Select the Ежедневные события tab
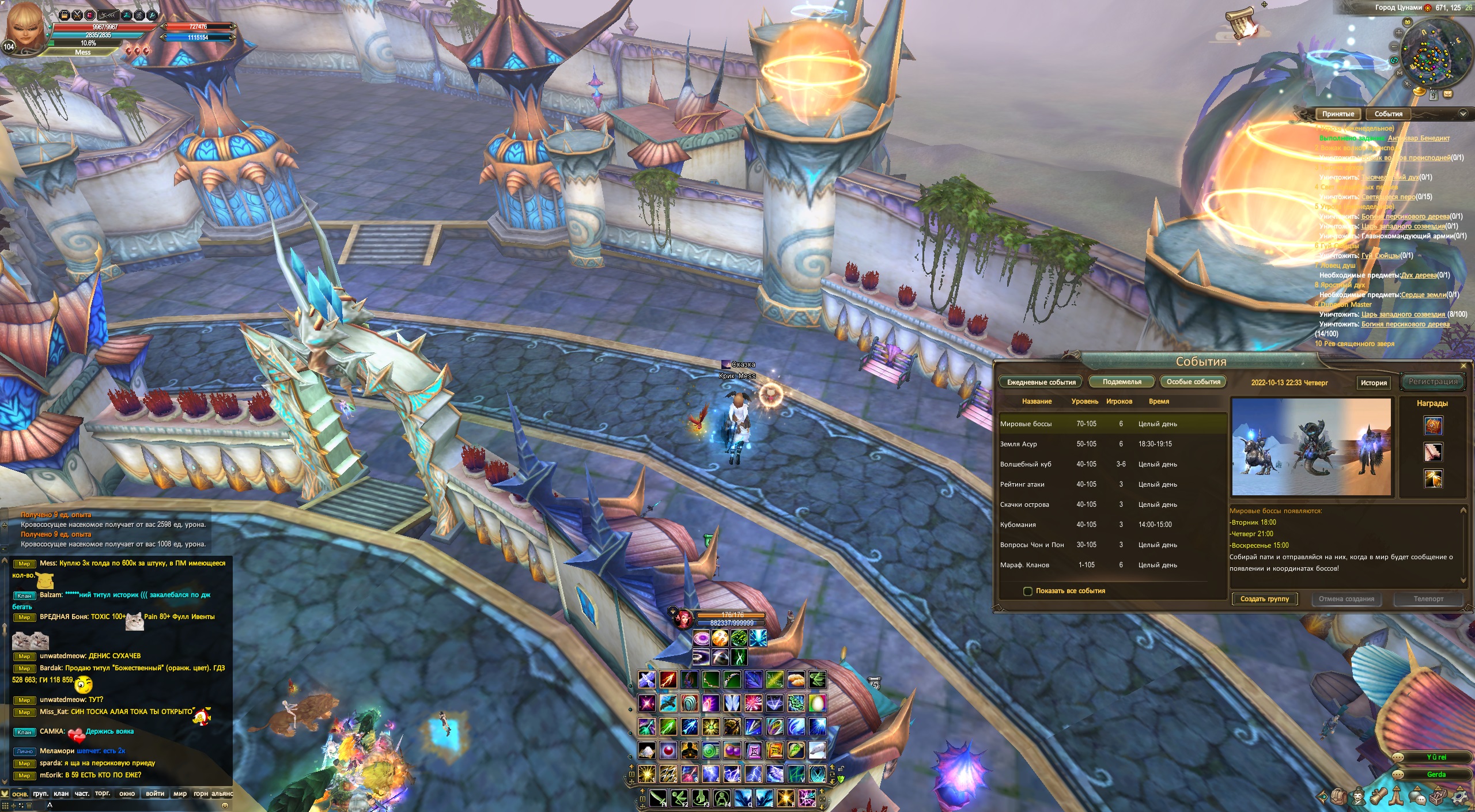1475x812 pixels. coord(1041,382)
